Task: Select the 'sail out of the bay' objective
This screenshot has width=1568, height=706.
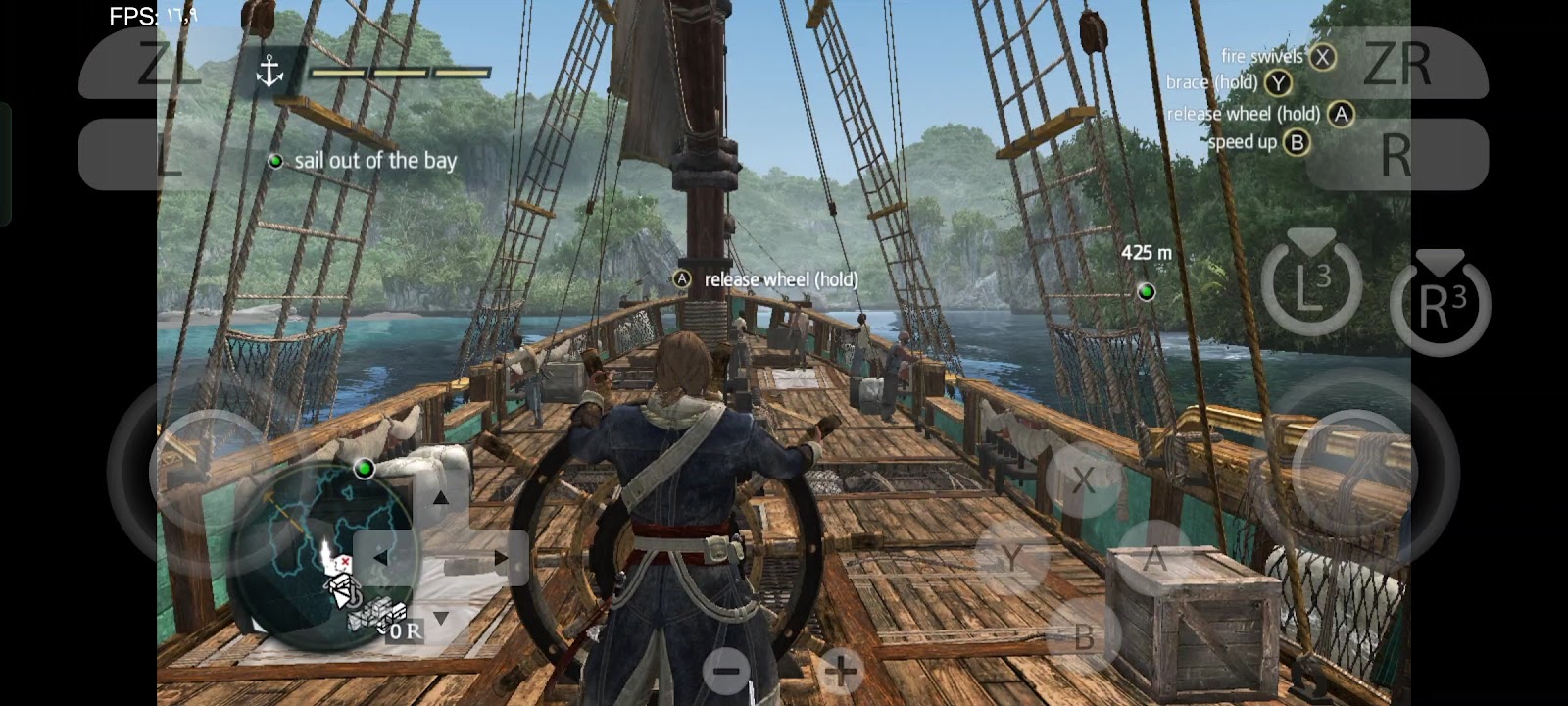Action: [375, 161]
